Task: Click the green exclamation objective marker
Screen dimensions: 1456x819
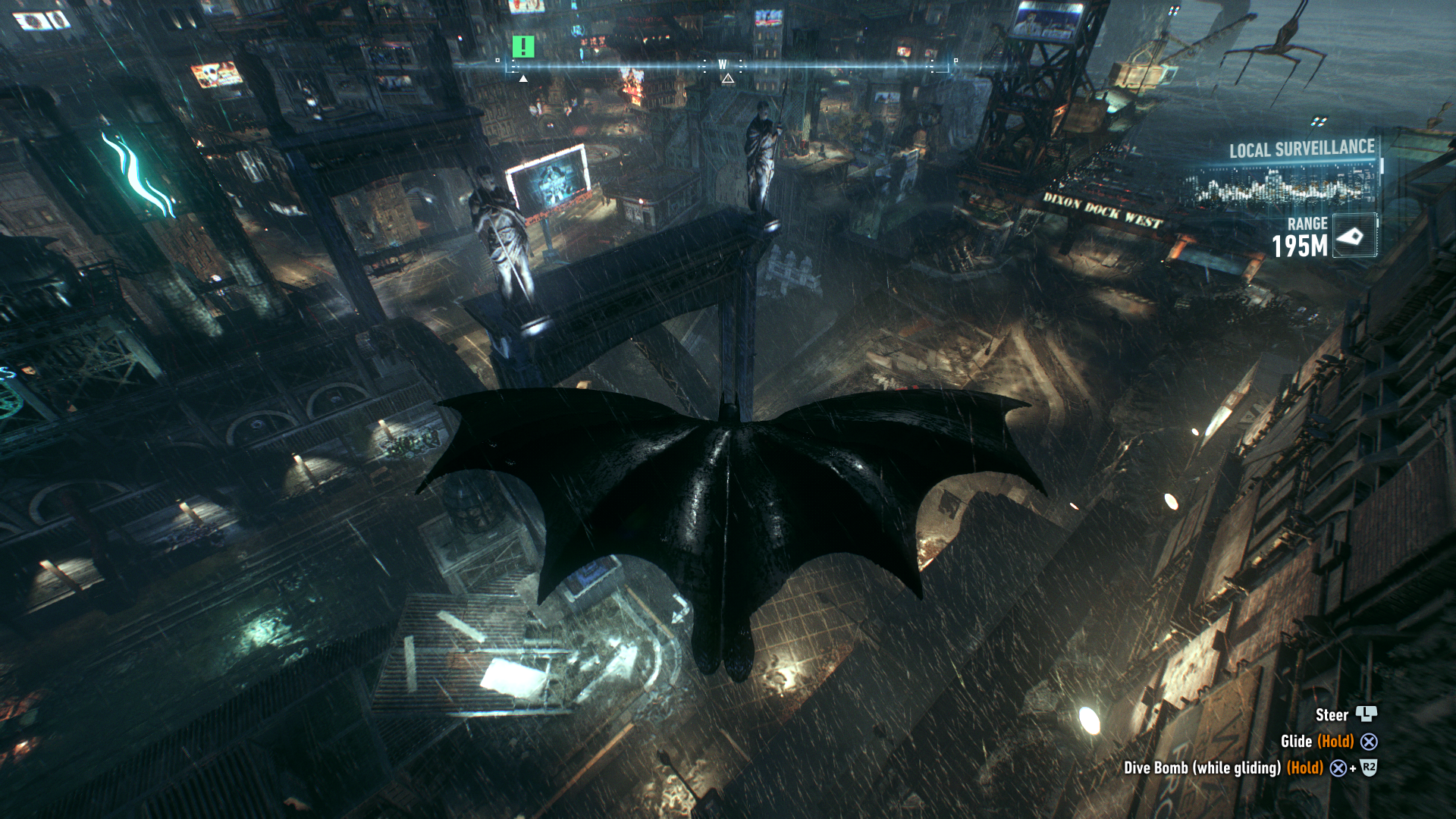Action: coord(523,47)
